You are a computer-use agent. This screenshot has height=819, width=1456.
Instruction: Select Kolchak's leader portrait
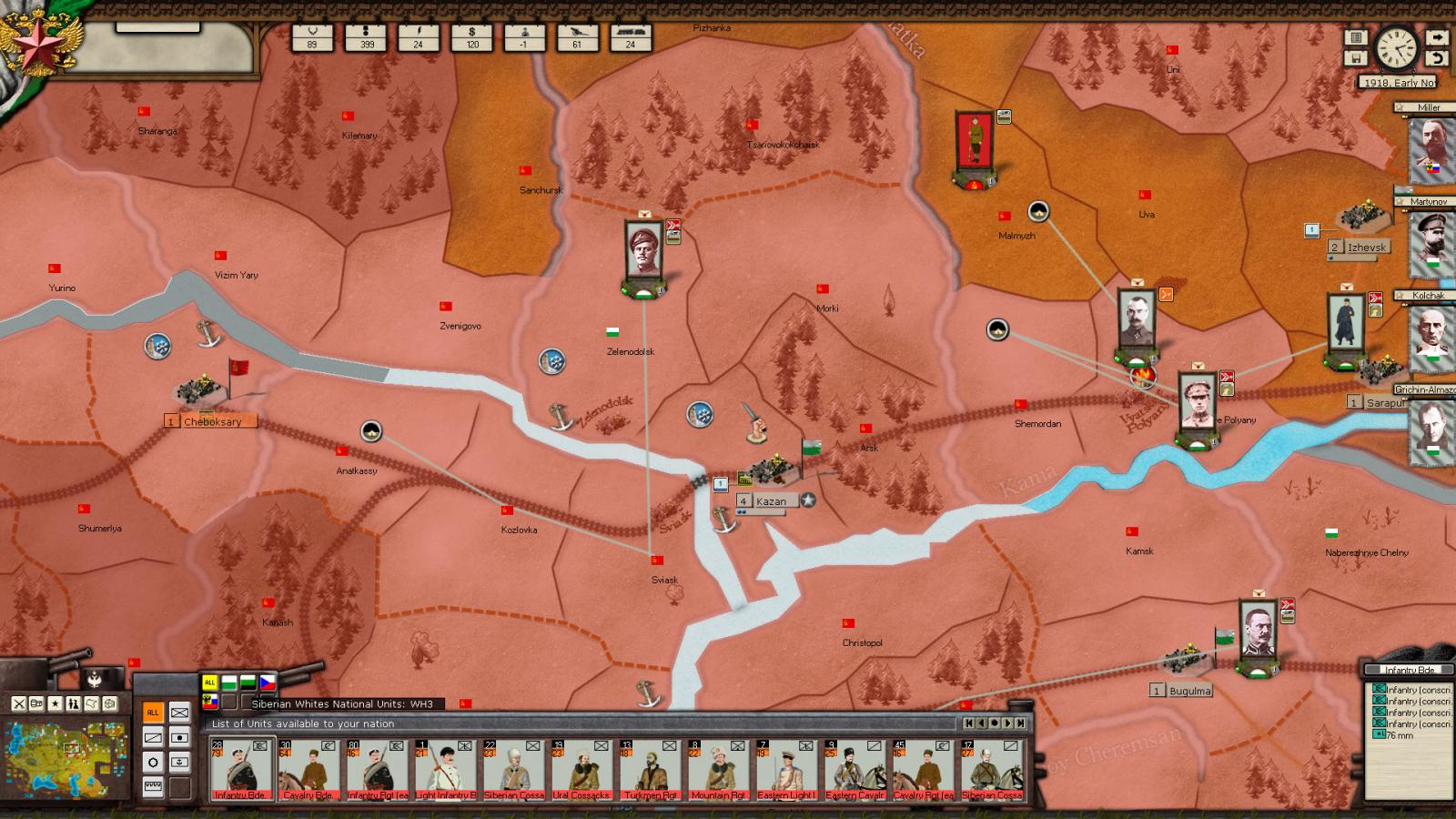tap(1431, 334)
